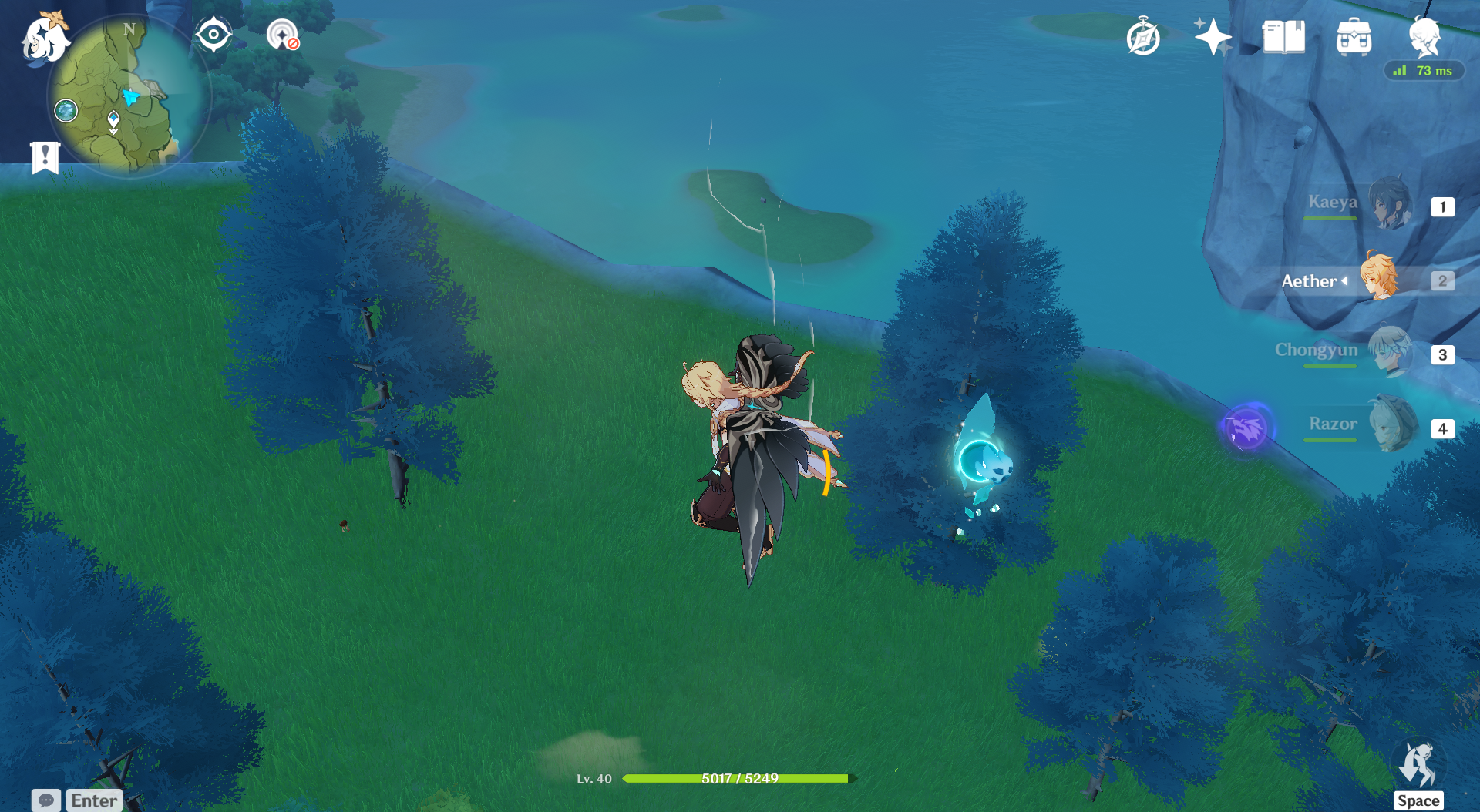The width and height of the screenshot is (1480, 812).
Task: Open the Paimon menu
Action: (44, 39)
